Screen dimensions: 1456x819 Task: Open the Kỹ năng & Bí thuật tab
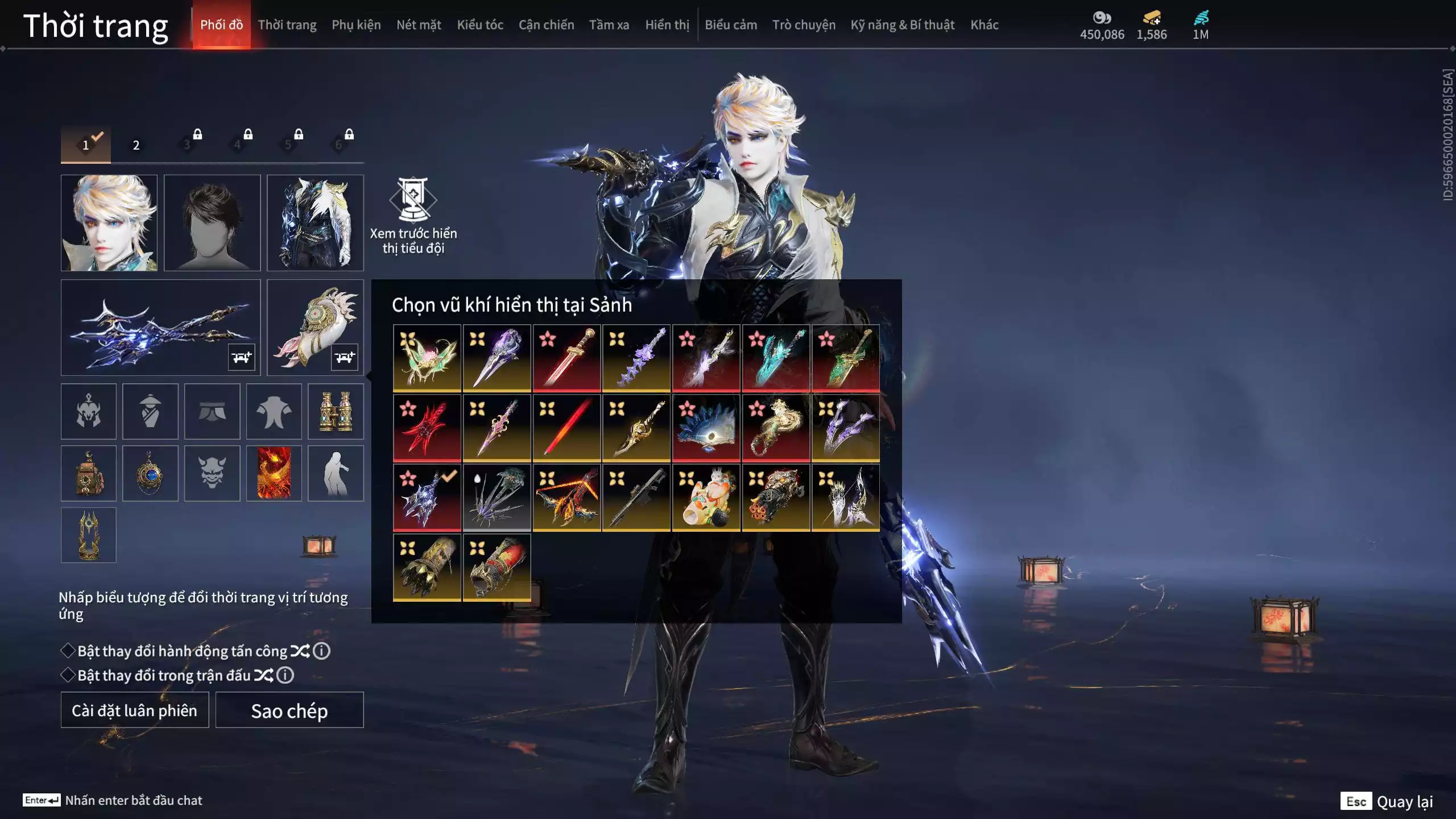902,25
